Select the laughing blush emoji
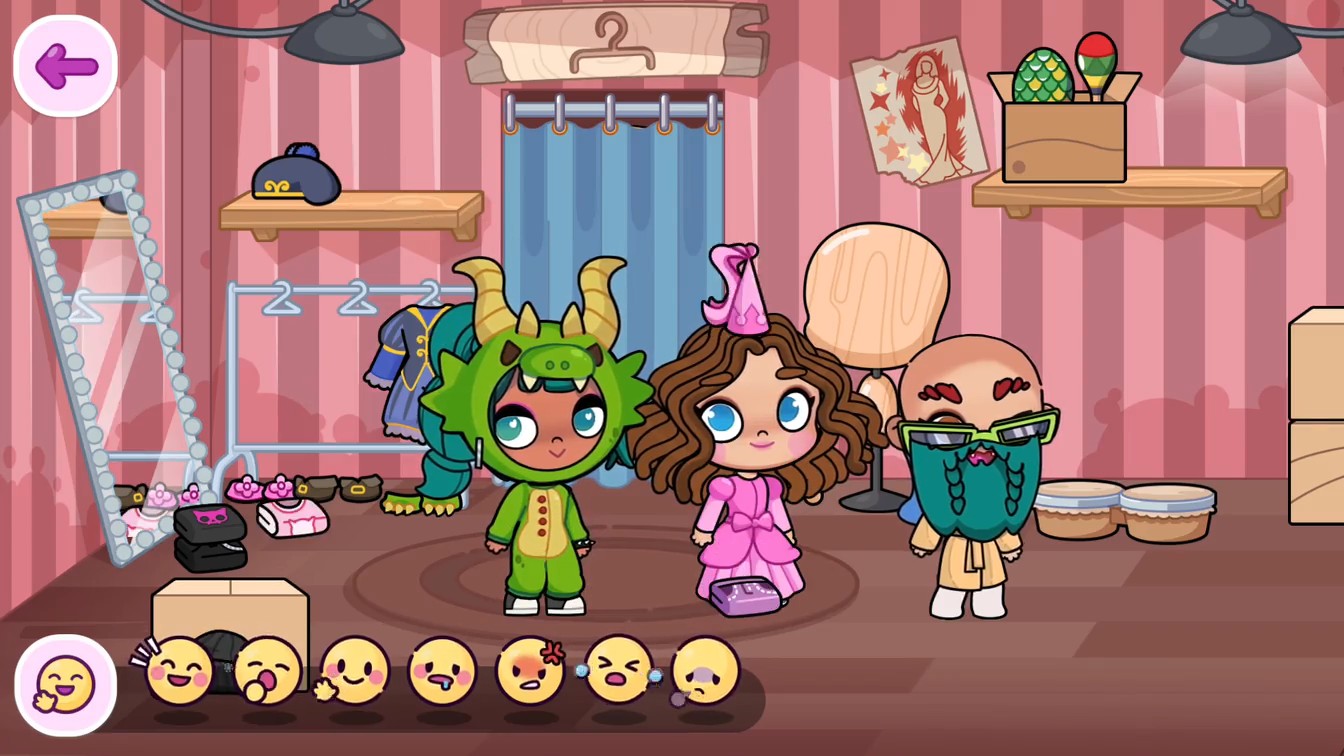 180,668
